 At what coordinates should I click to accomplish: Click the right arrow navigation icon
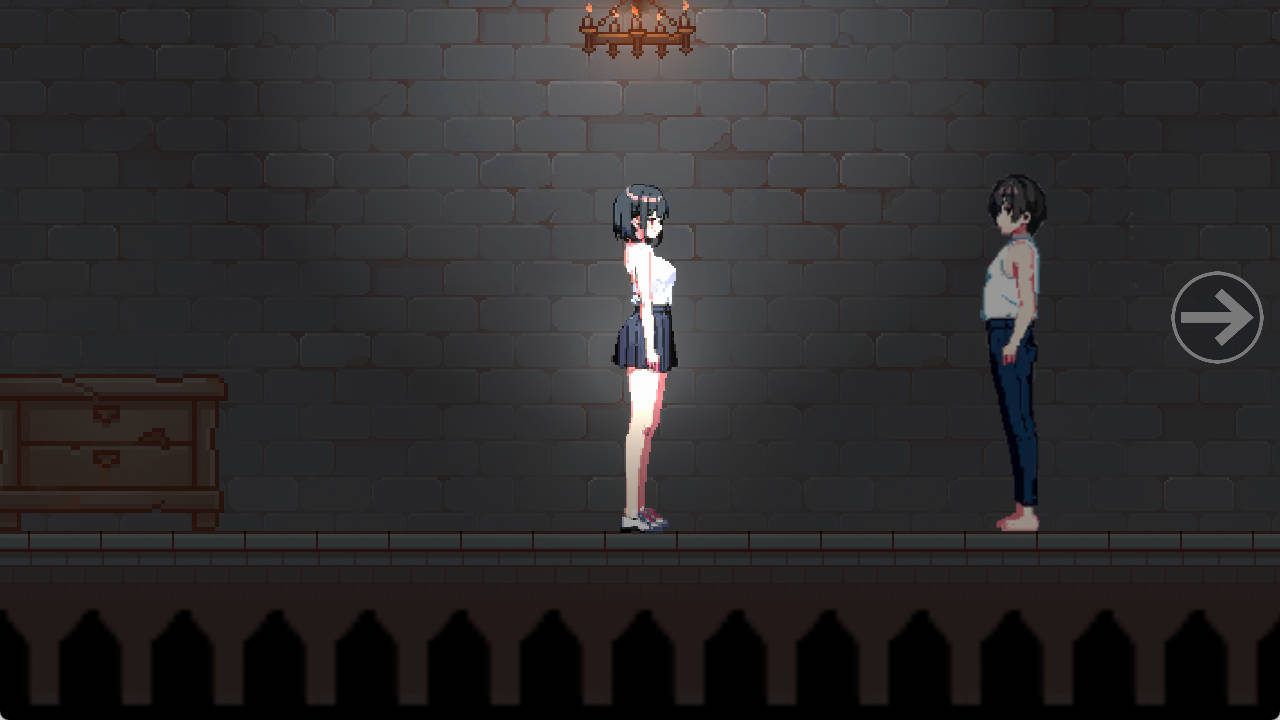pos(1216,317)
